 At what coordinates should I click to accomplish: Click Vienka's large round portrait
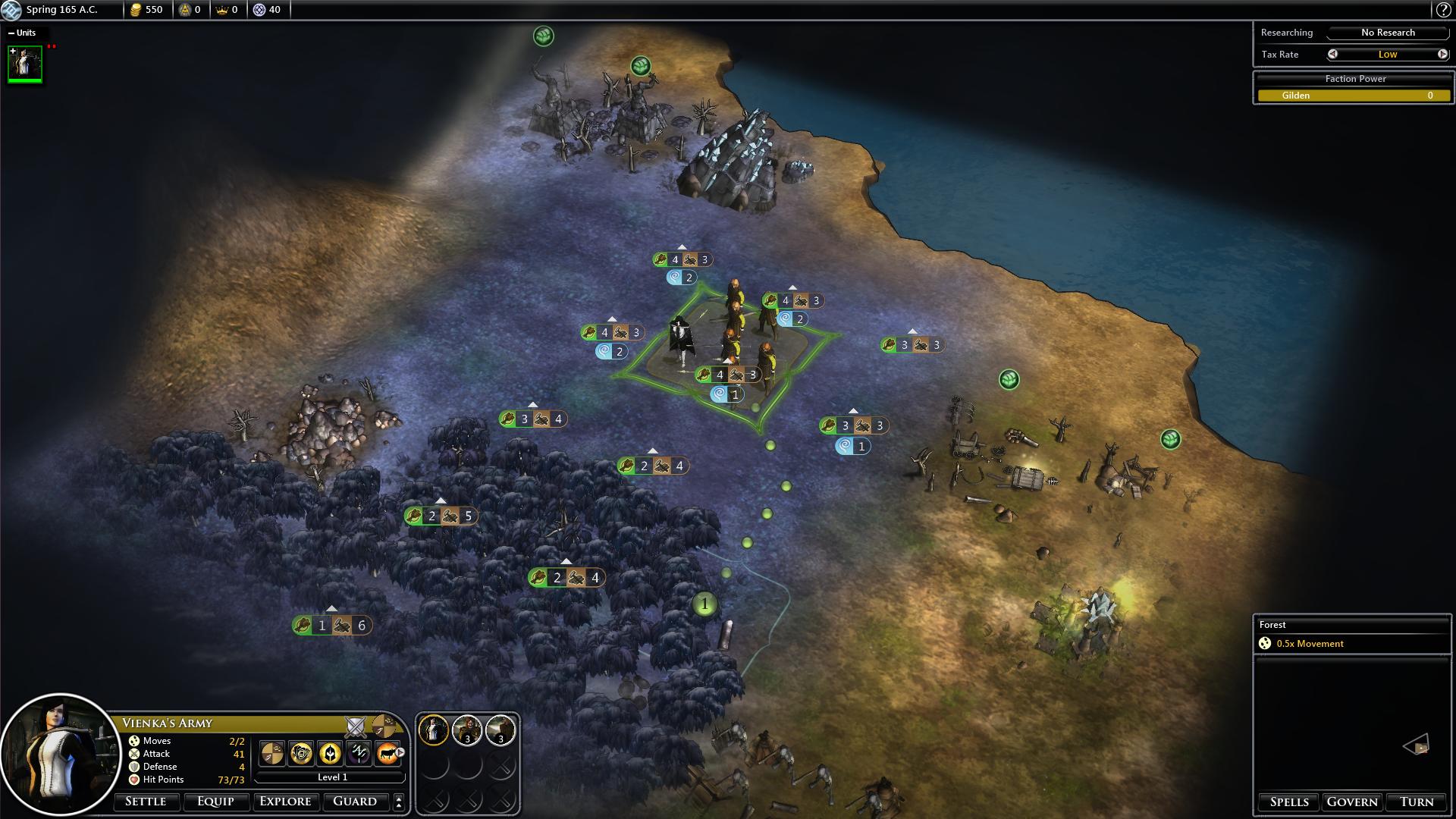(61, 755)
